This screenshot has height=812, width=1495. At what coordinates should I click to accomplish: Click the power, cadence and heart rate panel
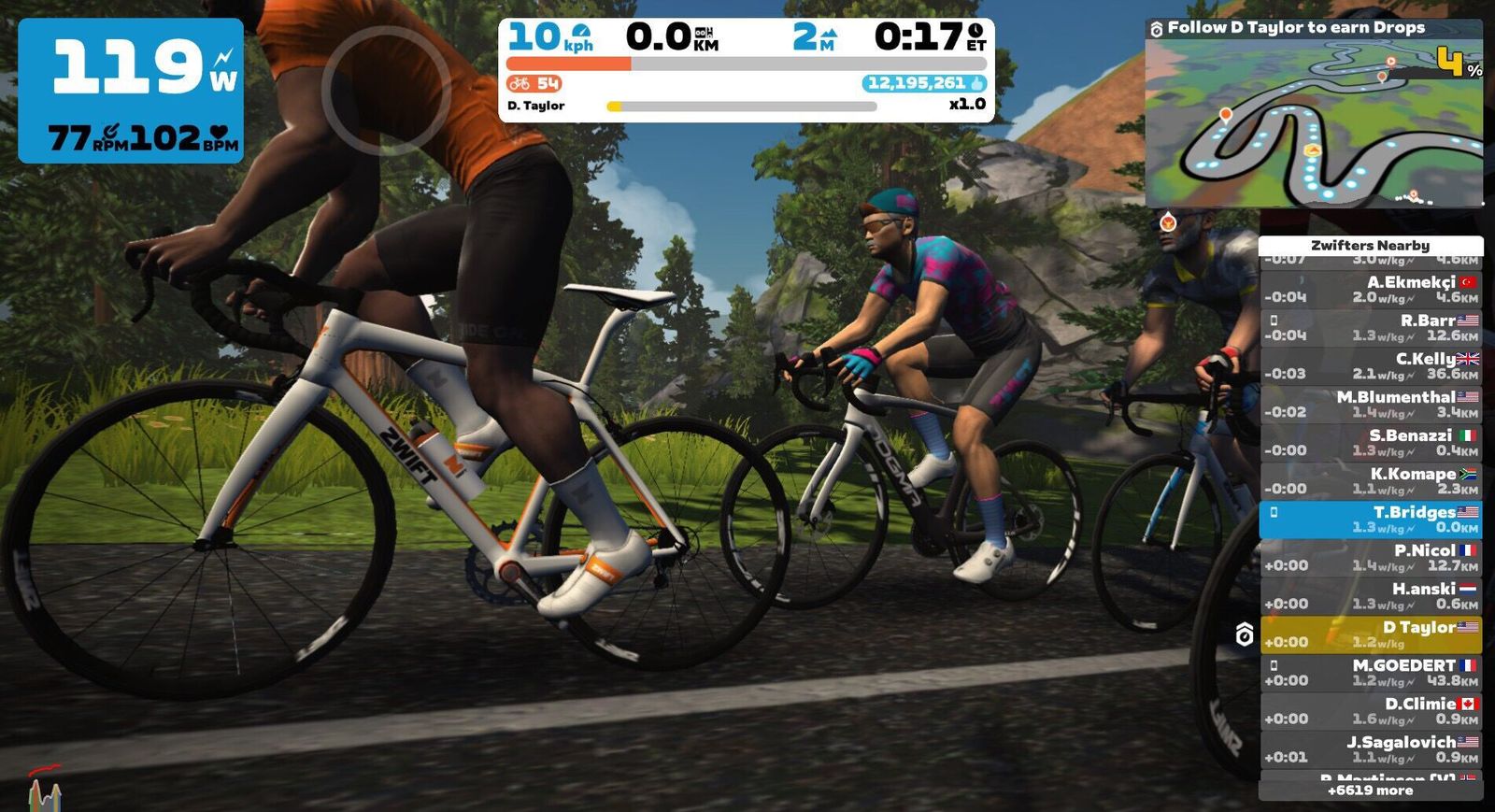pyautogui.click(x=131, y=91)
